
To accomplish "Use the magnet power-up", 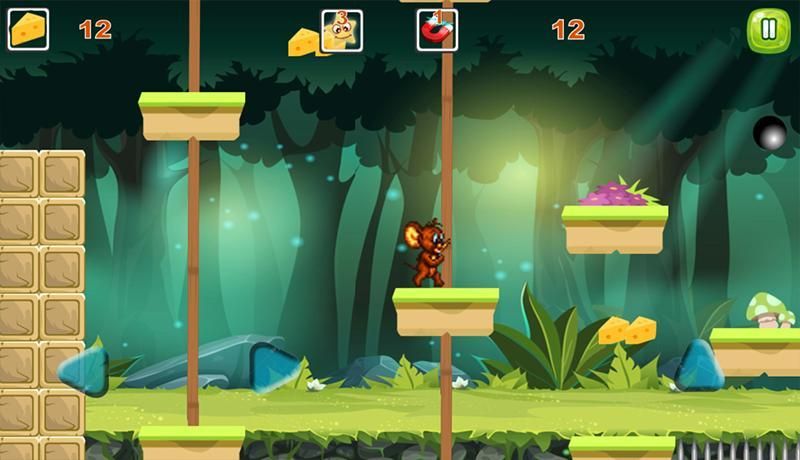I will point(437,31).
